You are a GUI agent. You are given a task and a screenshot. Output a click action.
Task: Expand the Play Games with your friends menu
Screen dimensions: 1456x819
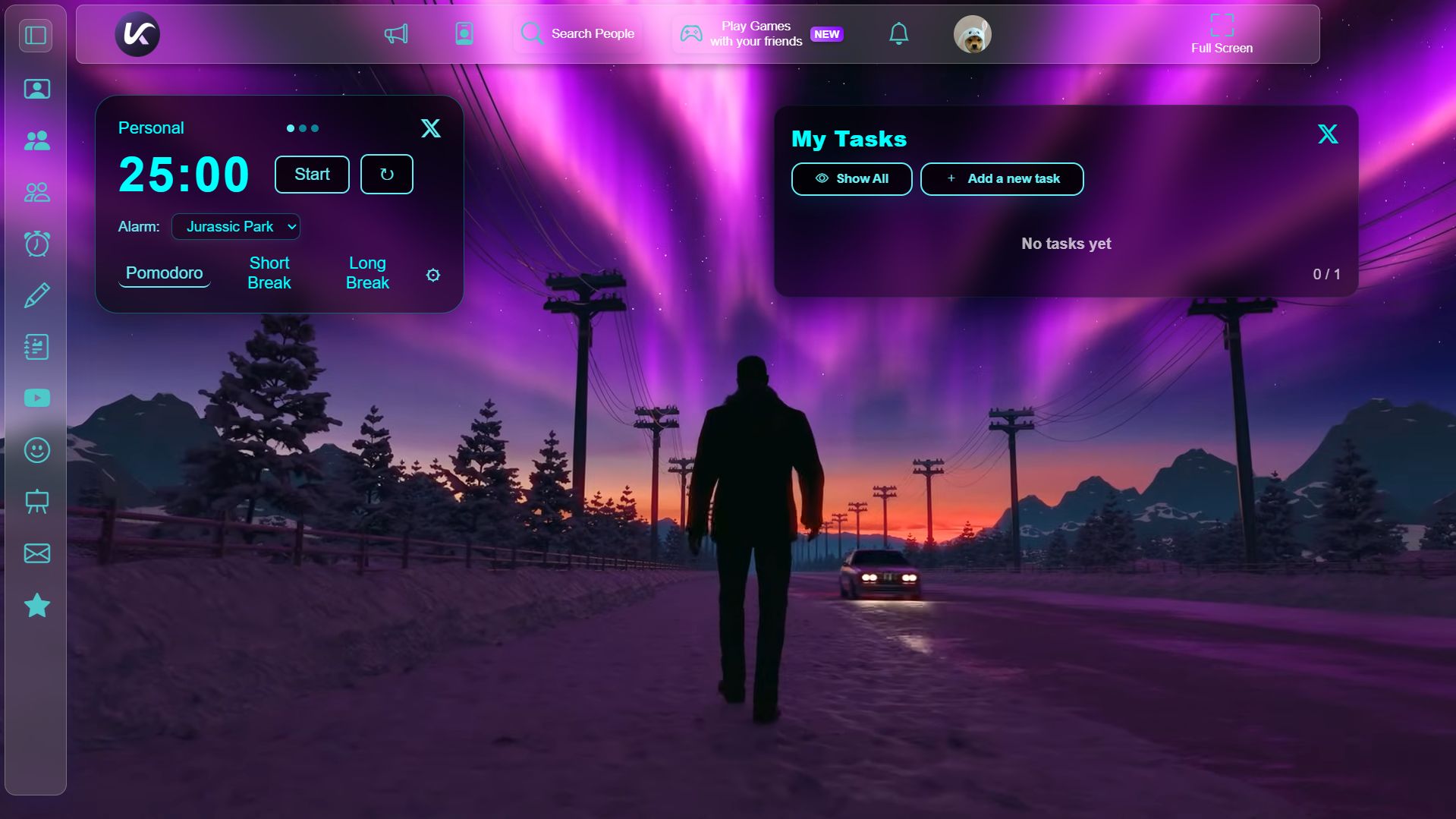click(757, 33)
